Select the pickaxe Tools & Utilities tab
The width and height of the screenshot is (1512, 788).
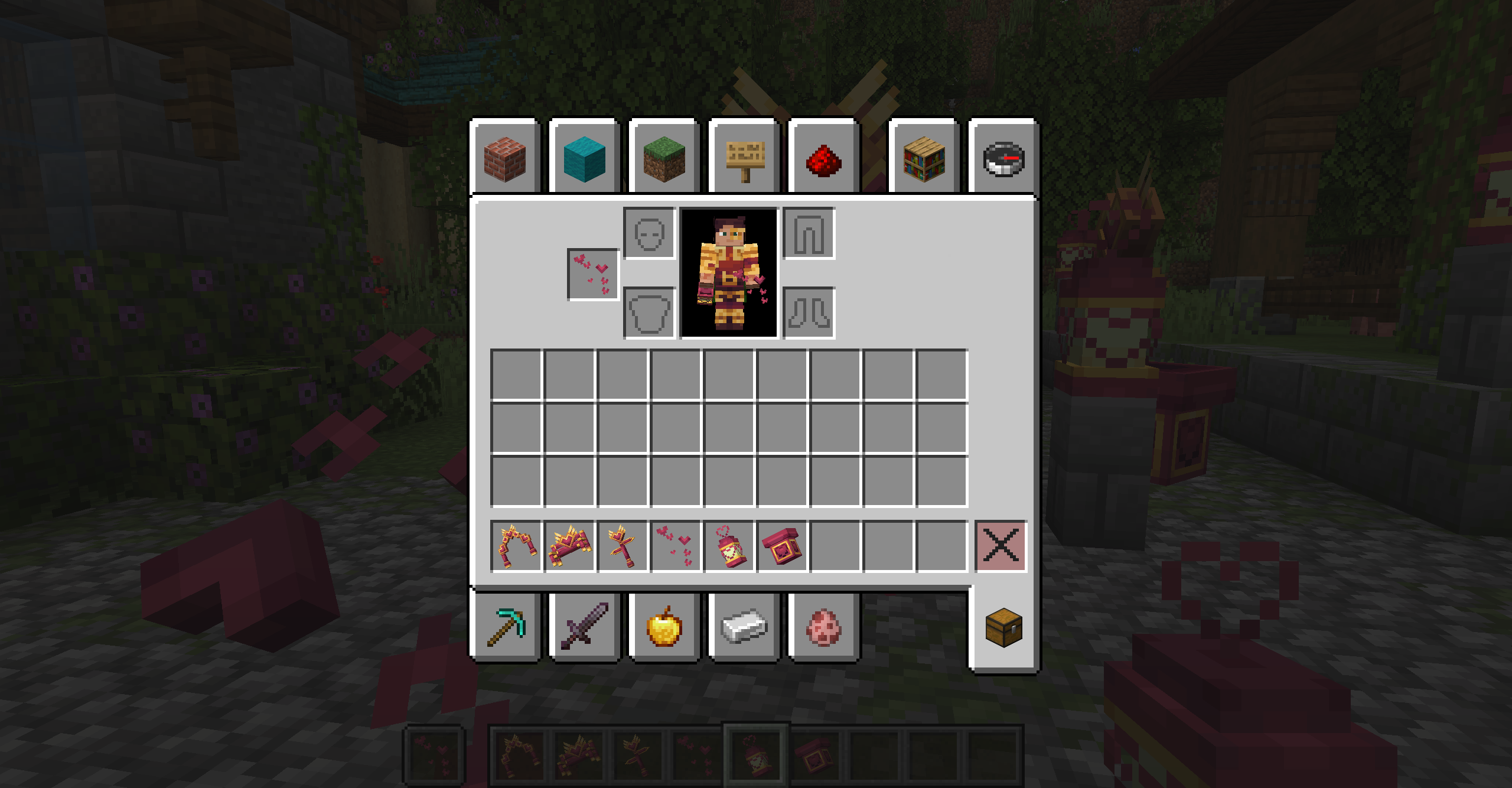[505, 626]
